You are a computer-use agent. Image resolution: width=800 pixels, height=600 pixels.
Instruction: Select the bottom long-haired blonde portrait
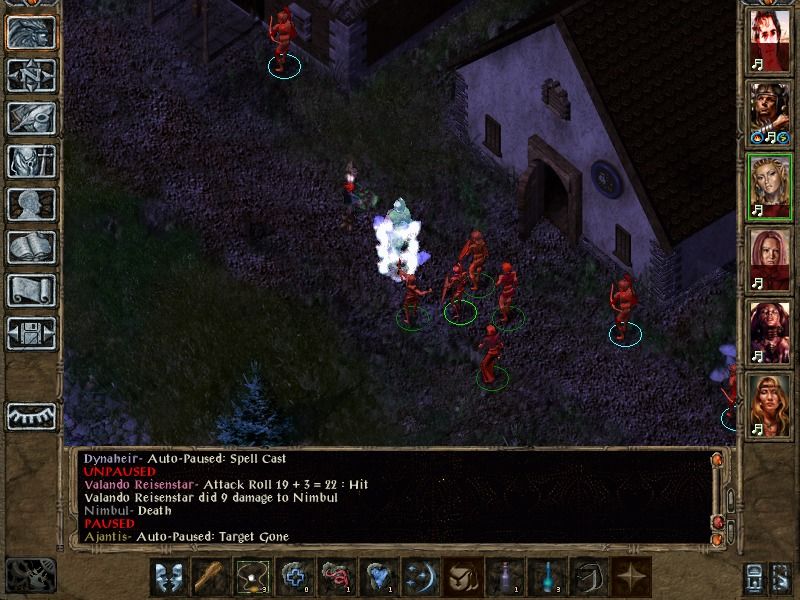[x=769, y=403]
